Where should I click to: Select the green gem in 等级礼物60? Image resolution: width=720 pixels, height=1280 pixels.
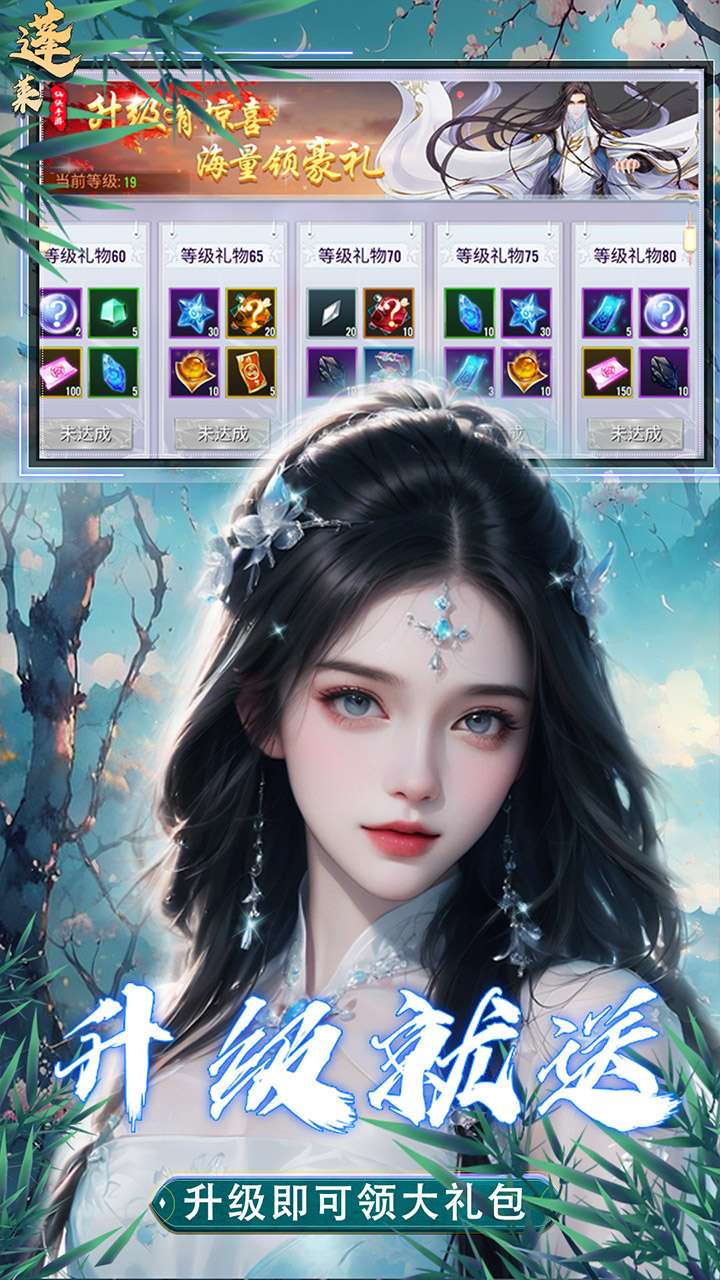[x=111, y=312]
